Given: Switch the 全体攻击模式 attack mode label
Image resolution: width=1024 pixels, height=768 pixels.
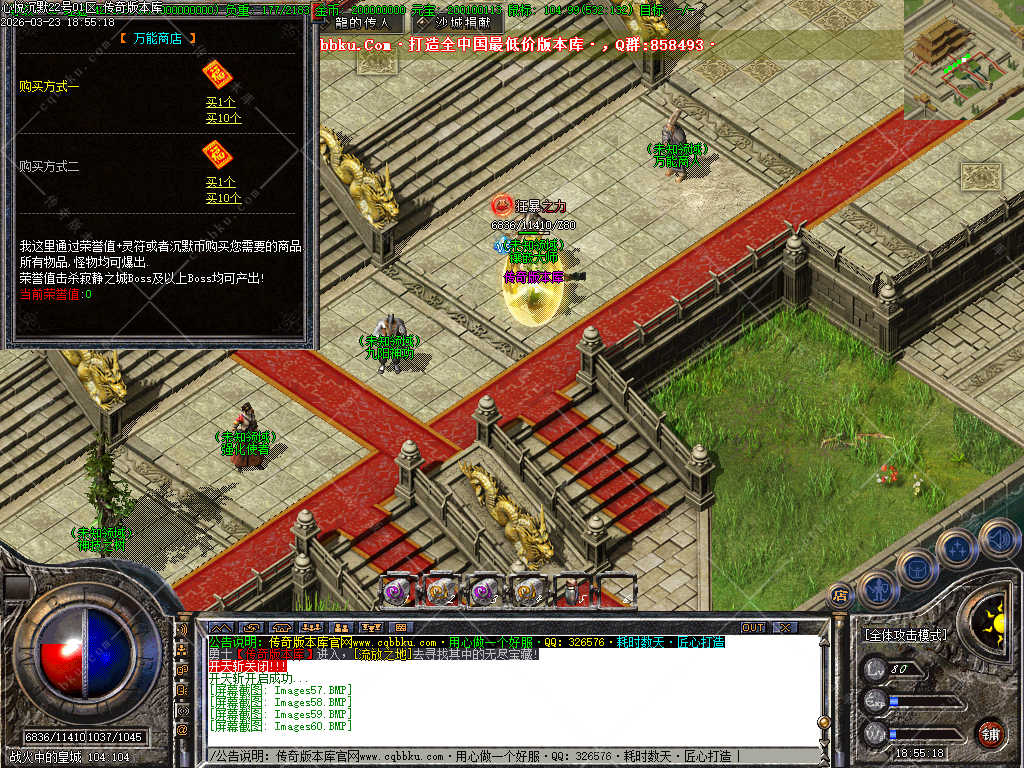Looking at the screenshot, I should 905,635.
